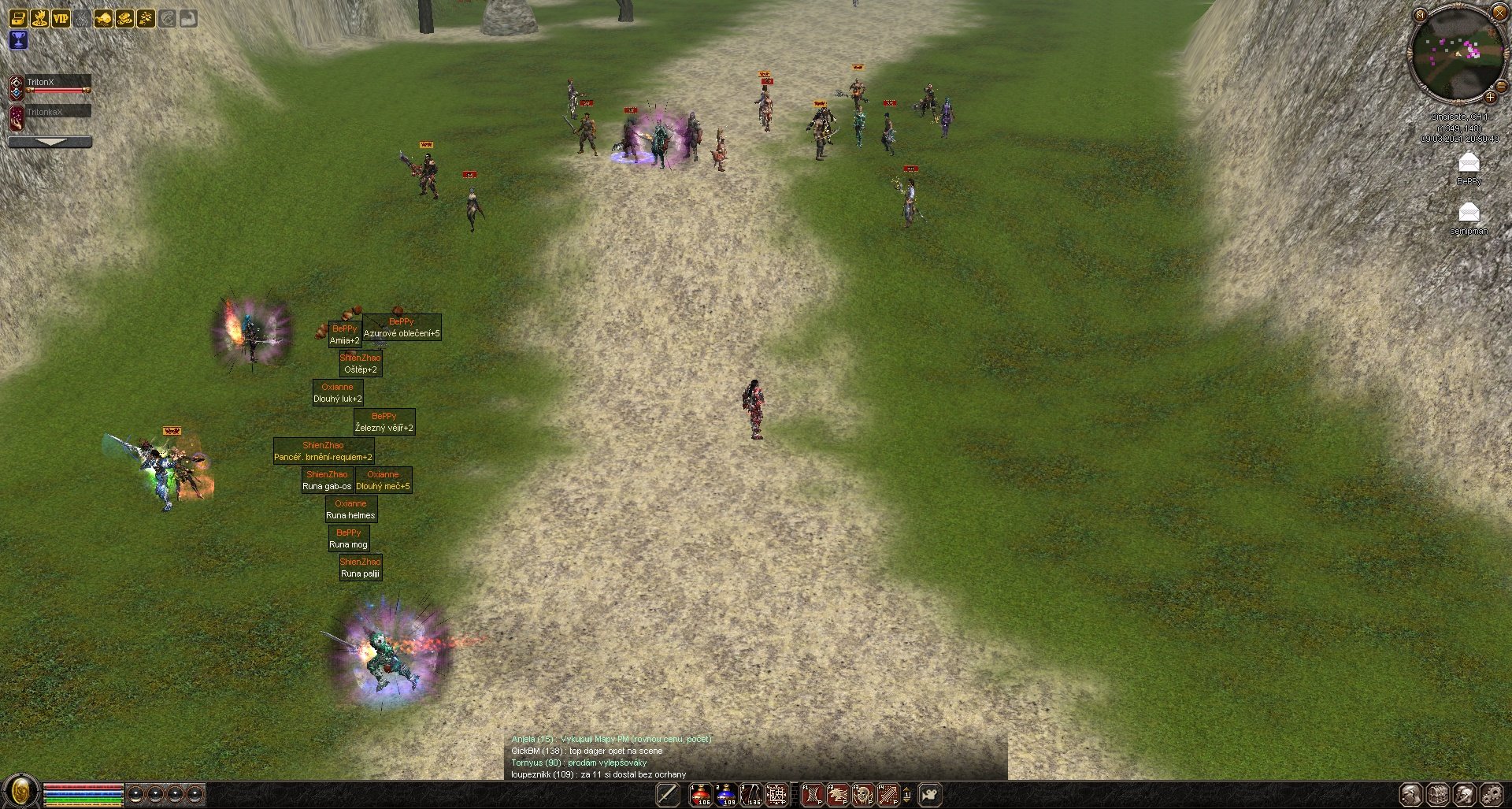Open the whisper message from BePPy
Viewport: 1512px width, 809px height.
pyautogui.click(x=1469, y=164)
